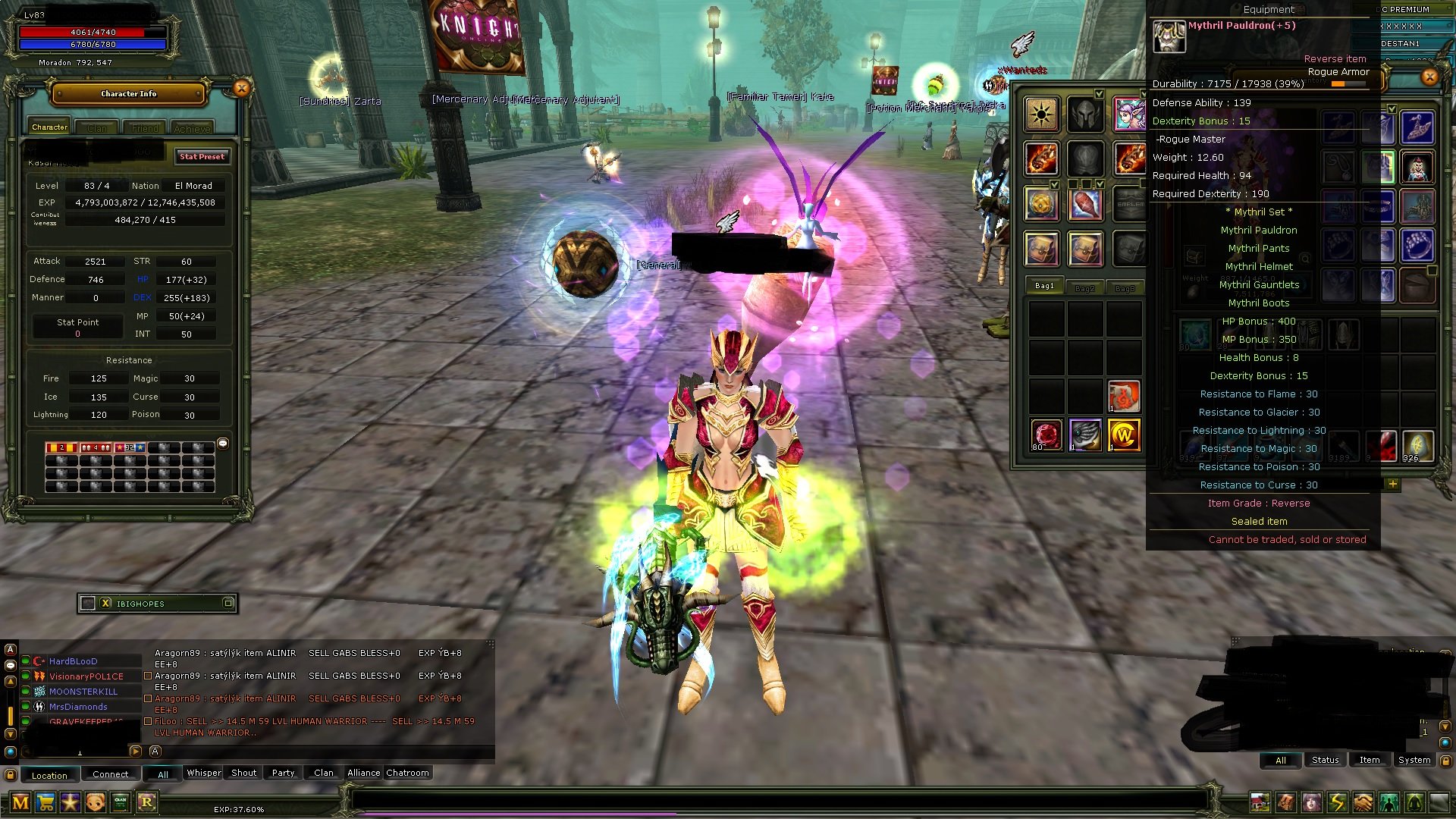Switch to the Clan tab in Character Info
This screenshot has width=1456, height=819.
pos(97,128)
